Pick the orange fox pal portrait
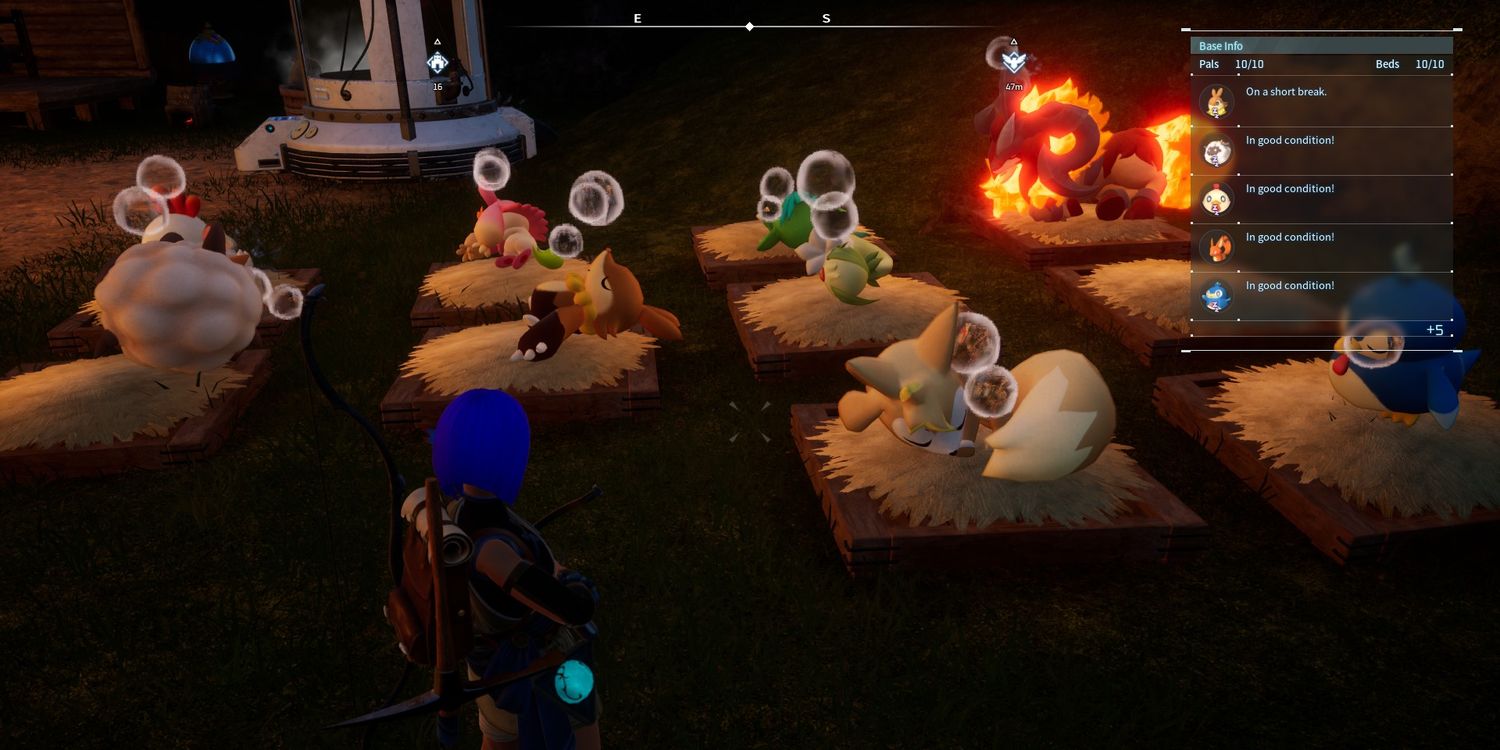The height and width of the screenshot is (750, 1500). 1217,248
